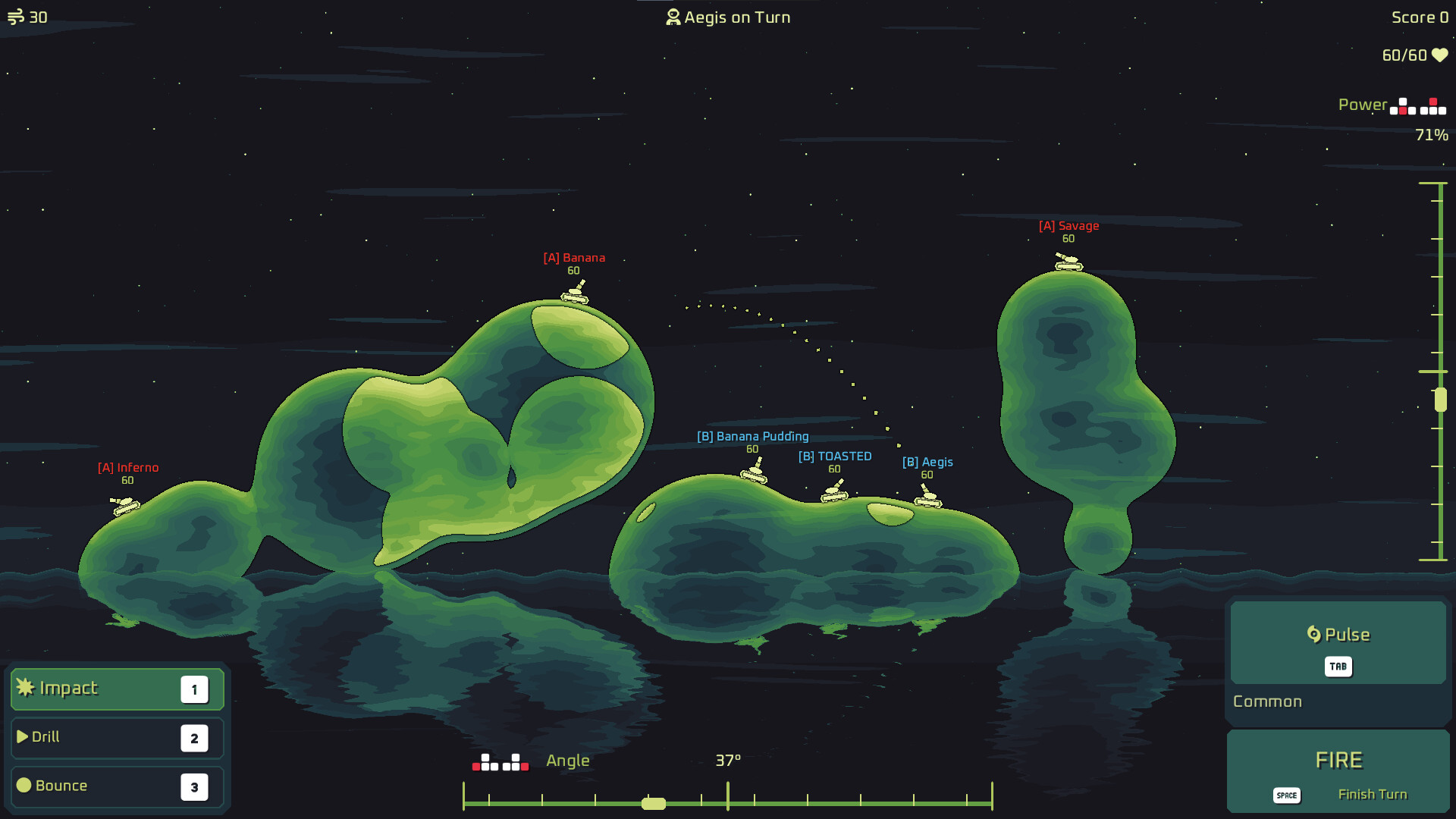Select the Impact weapon burst icon
1456x819 pixels.
[26, 688]
